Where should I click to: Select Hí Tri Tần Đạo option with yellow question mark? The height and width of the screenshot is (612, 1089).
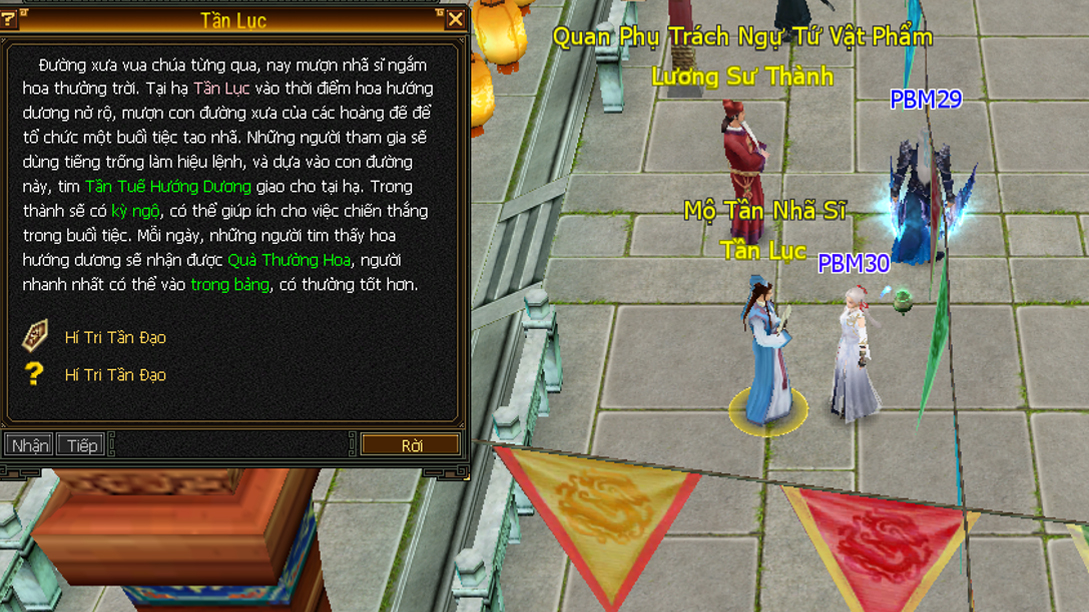[115, 375]
